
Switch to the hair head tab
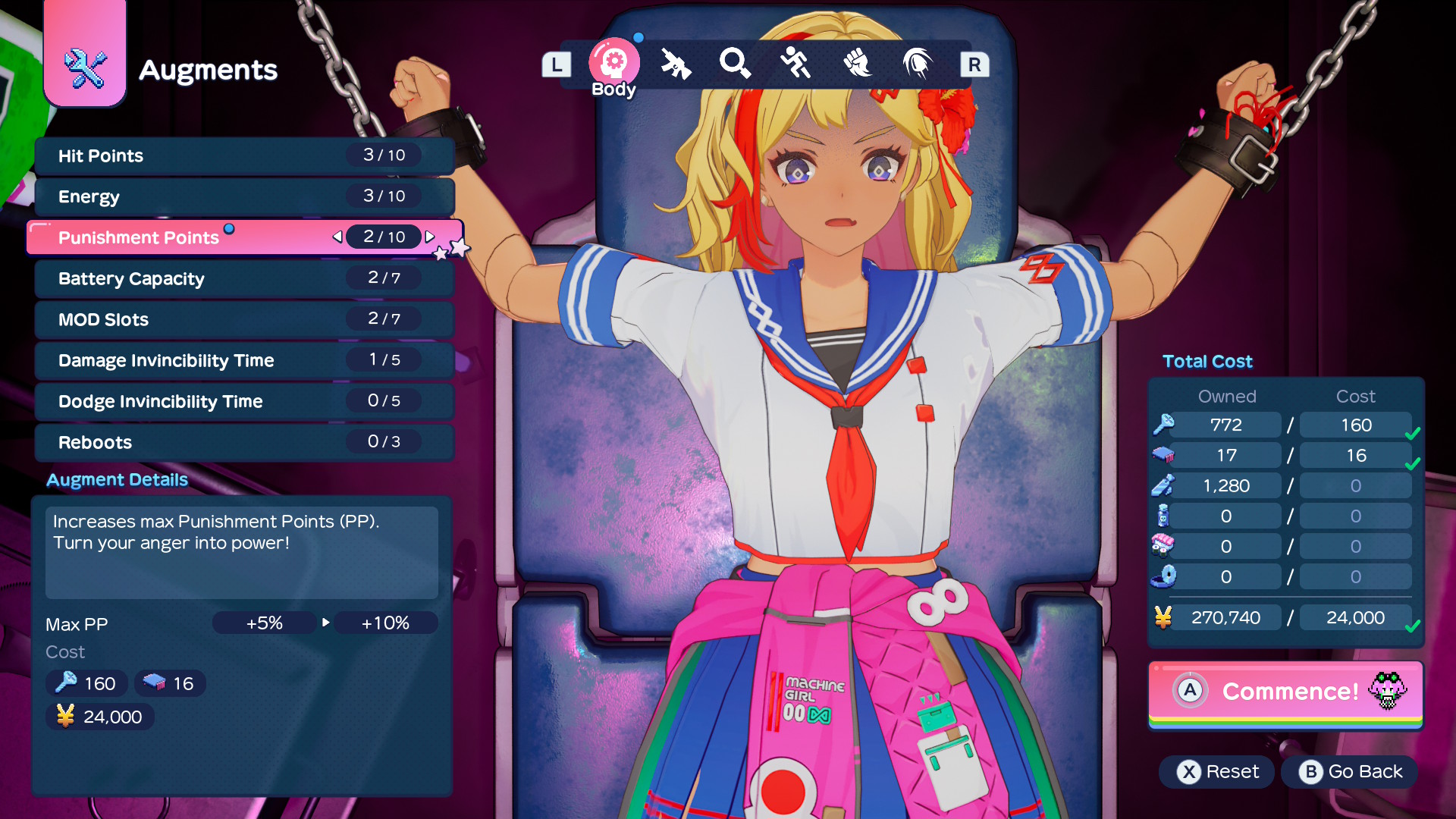tap(917, 64)
